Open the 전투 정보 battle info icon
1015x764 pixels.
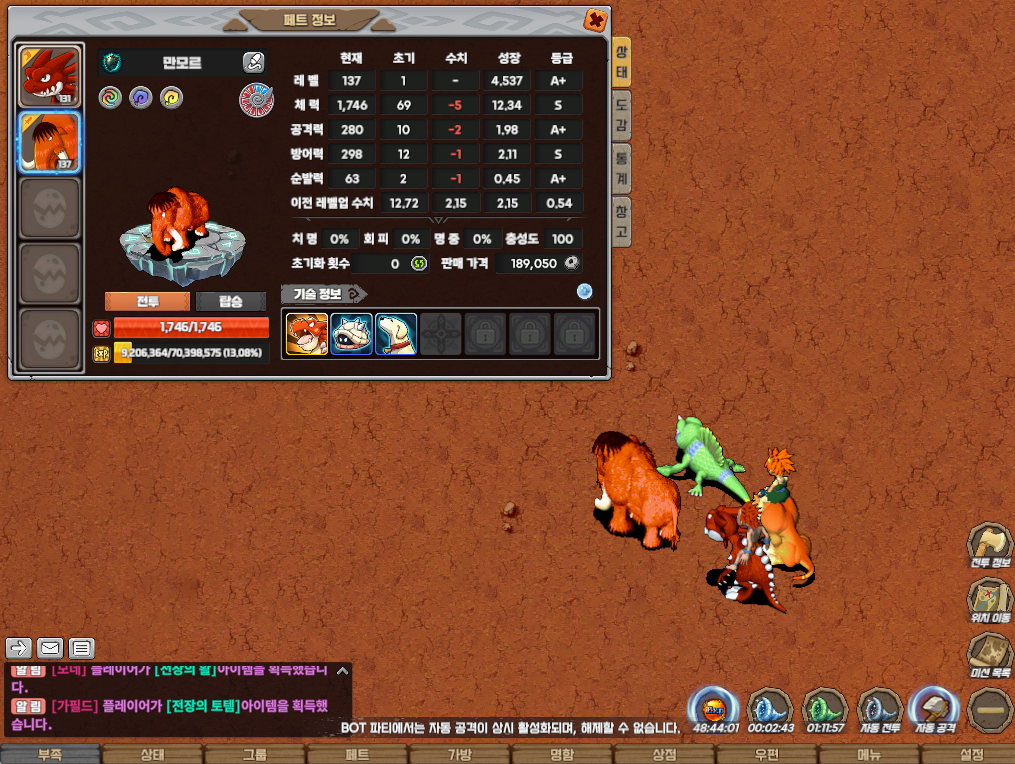tap(989, 546)
